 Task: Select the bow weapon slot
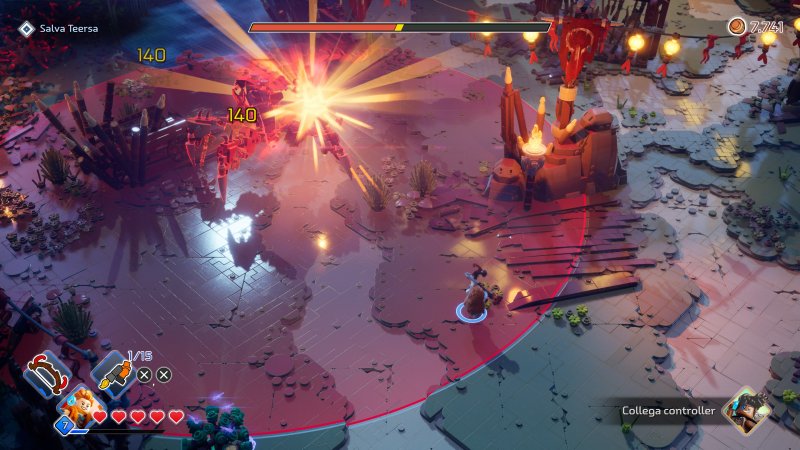[x=44, y=376]
